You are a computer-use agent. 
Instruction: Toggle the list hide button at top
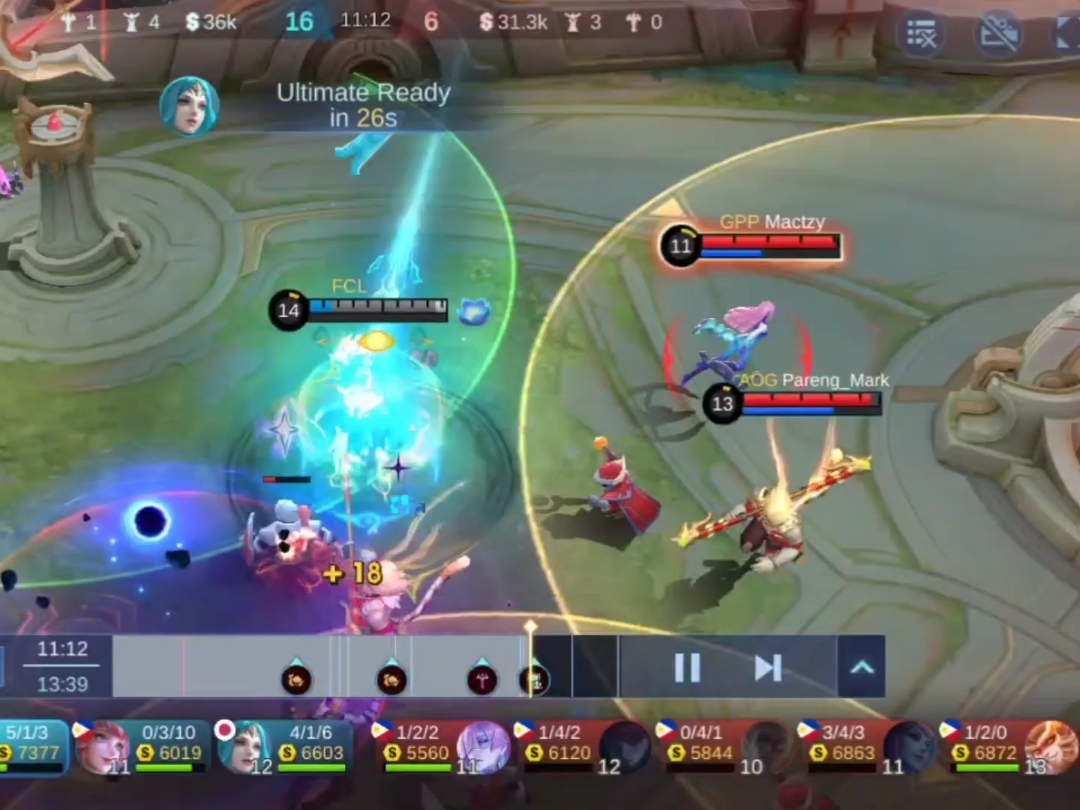(x=921, y=34)
